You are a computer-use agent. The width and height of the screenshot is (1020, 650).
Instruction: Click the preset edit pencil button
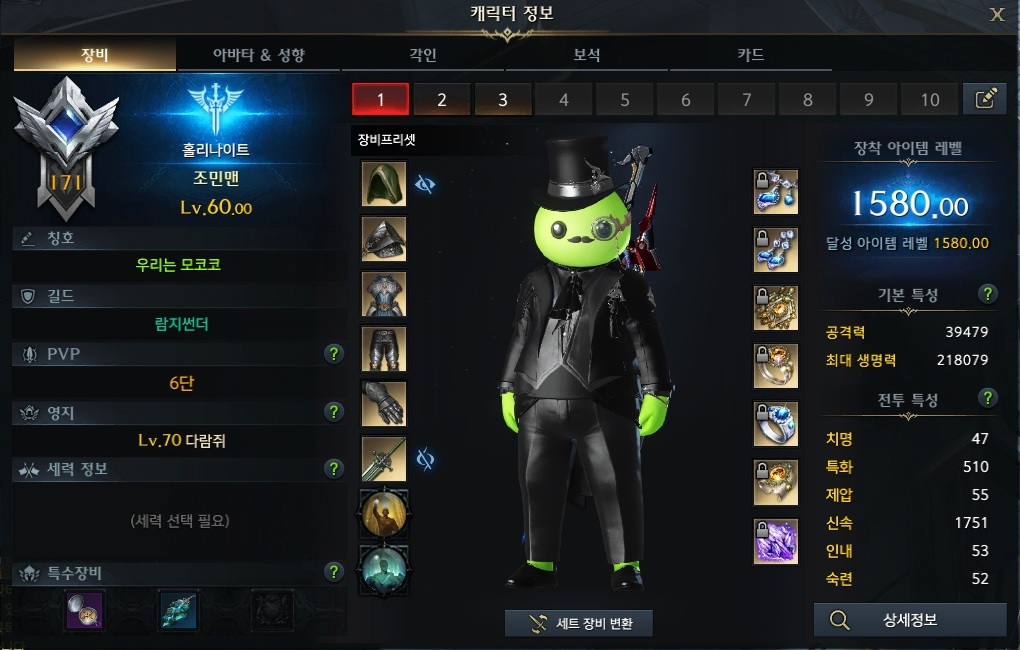pos(985,98)
